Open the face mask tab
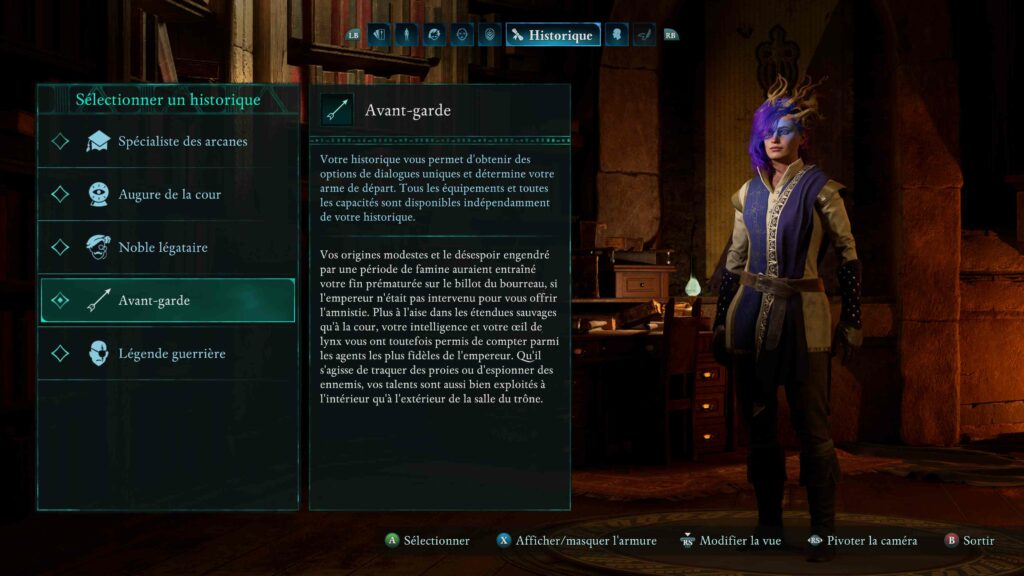 click(462, 35)
